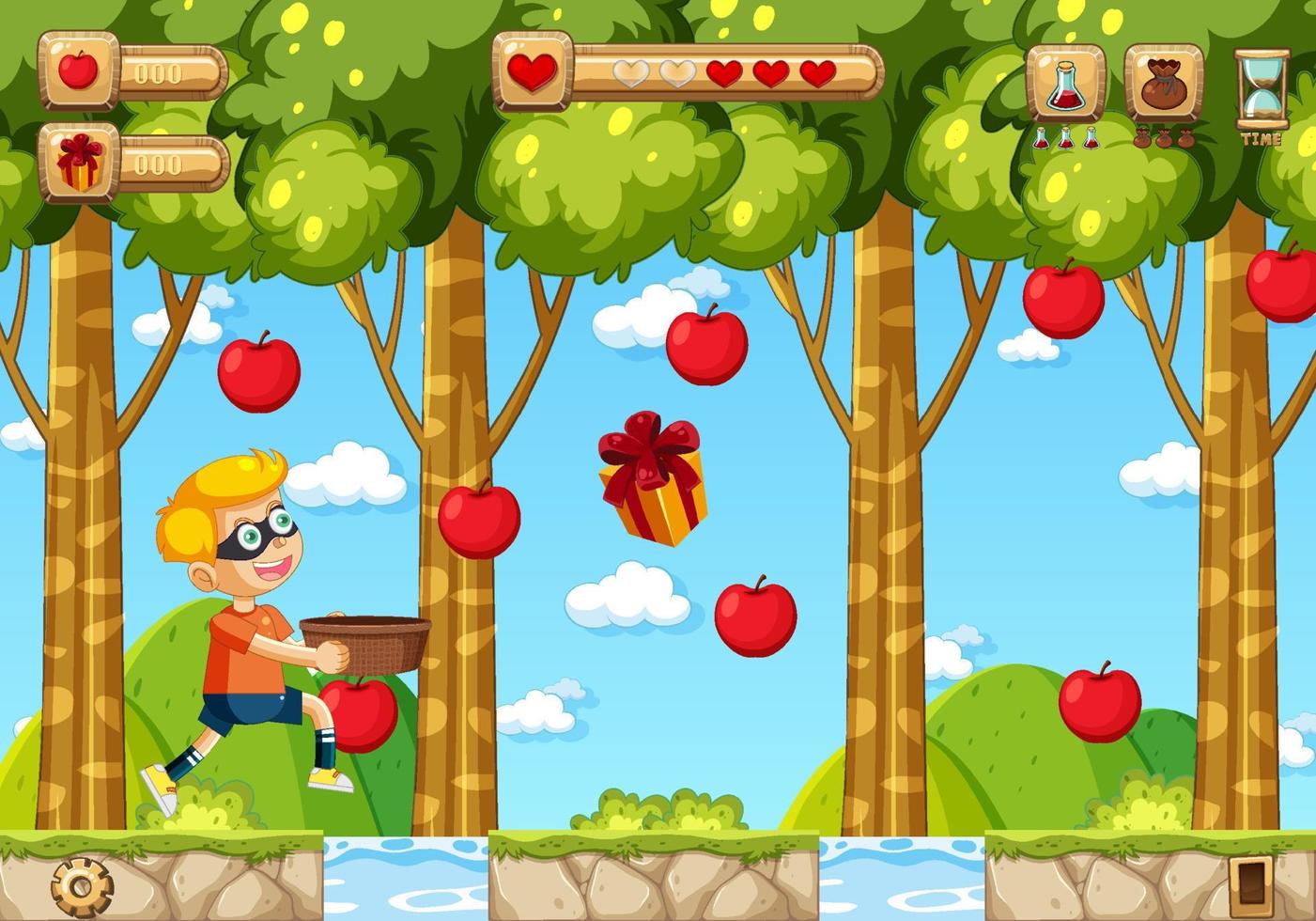The width and height of the screenshot is (1316, 921).
Task: Expand the gift score 000 bar
Action: pyautogui.click(x=162, y=164)
